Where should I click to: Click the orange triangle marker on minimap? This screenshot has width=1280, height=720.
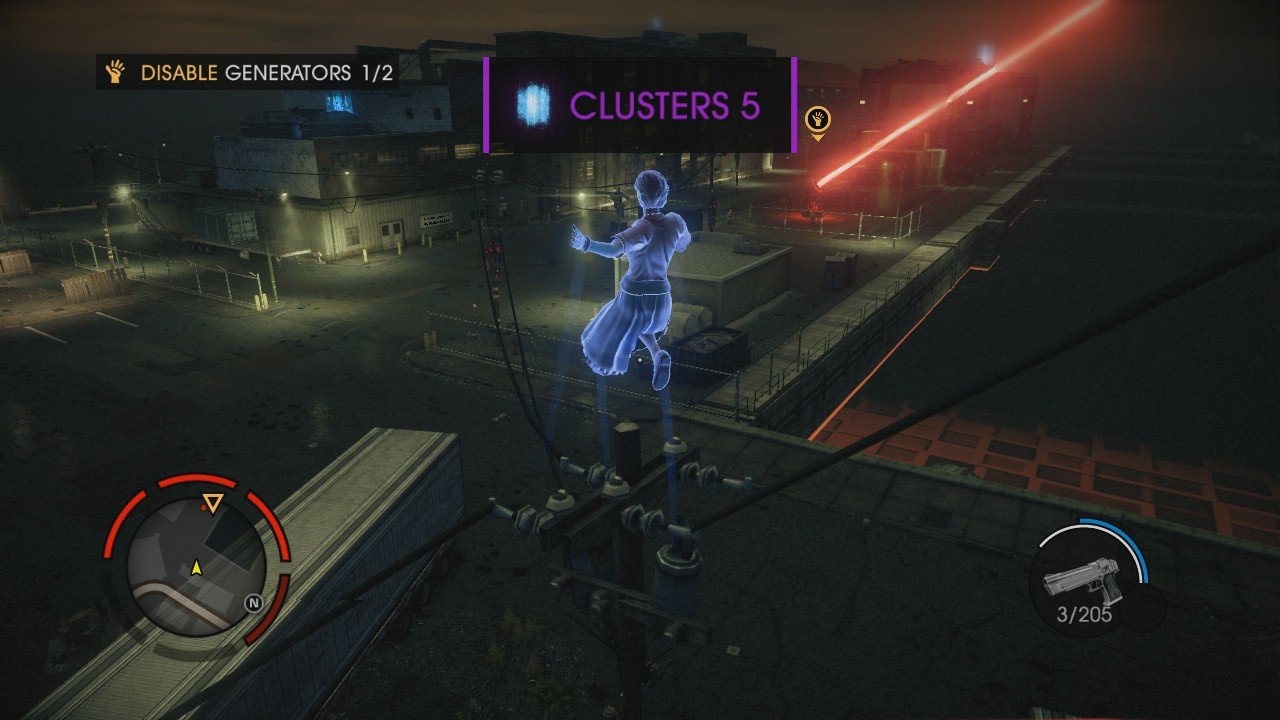(212, 503)
